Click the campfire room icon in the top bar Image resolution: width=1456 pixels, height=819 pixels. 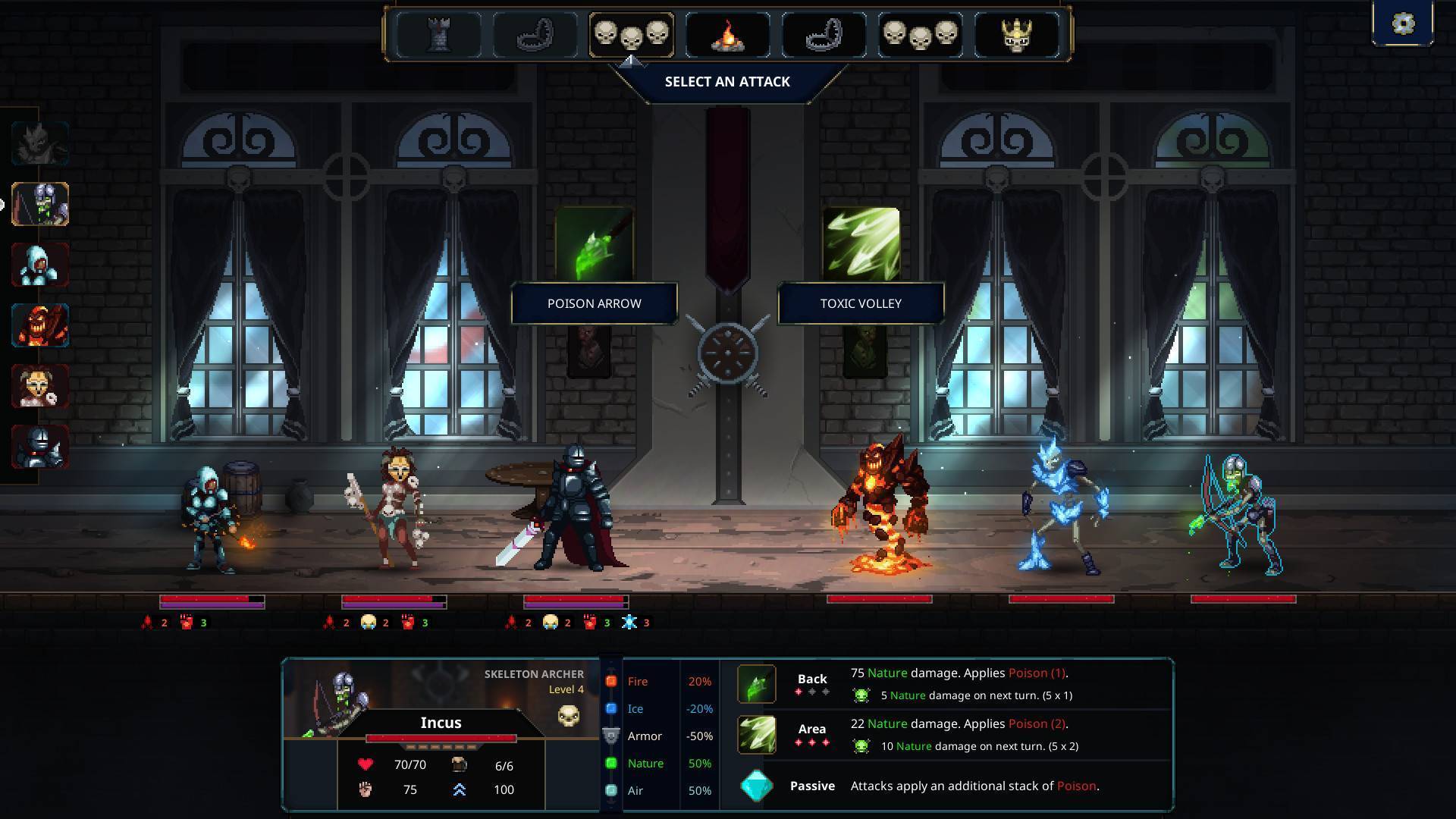(x=726, y=33)
